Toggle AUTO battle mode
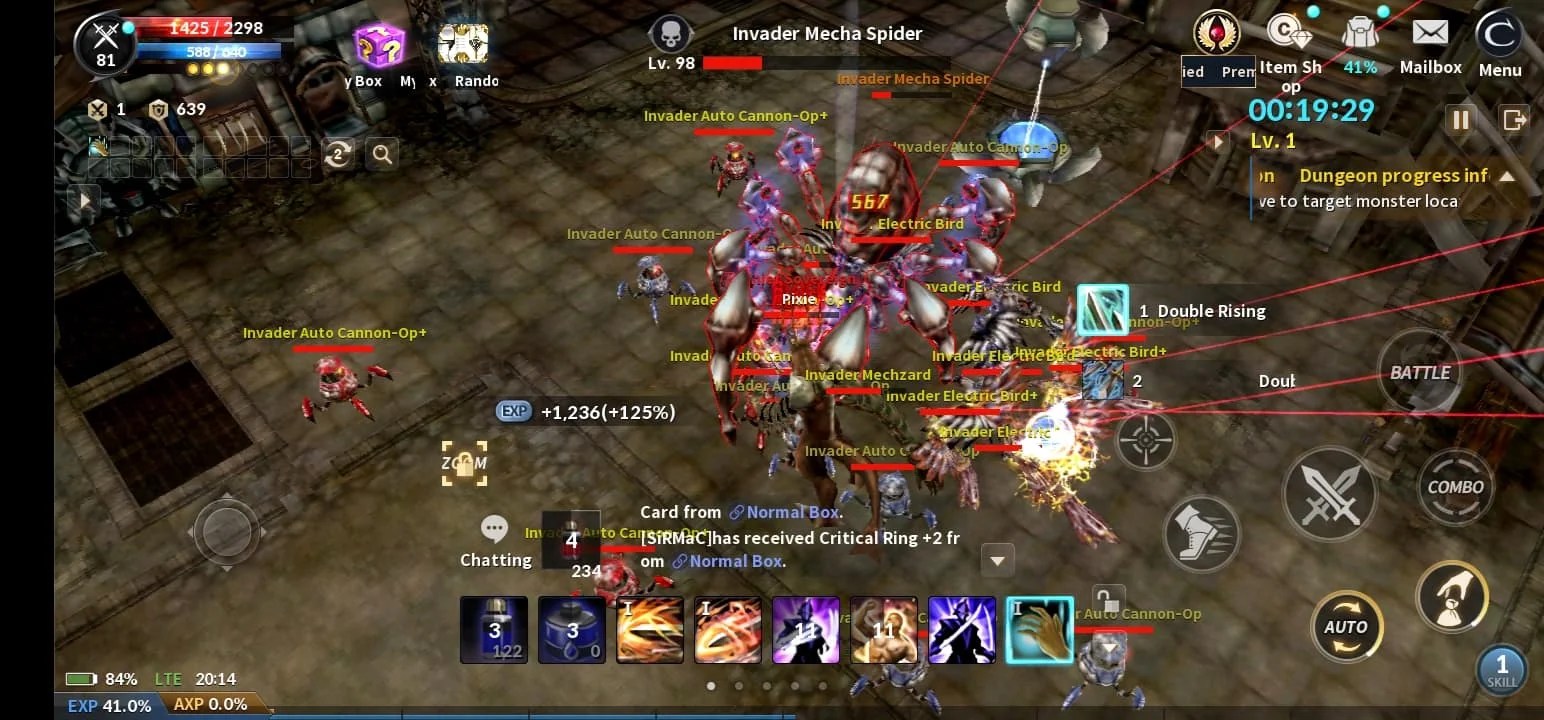The image size is (1544, 720). (x=1347, y=627)
